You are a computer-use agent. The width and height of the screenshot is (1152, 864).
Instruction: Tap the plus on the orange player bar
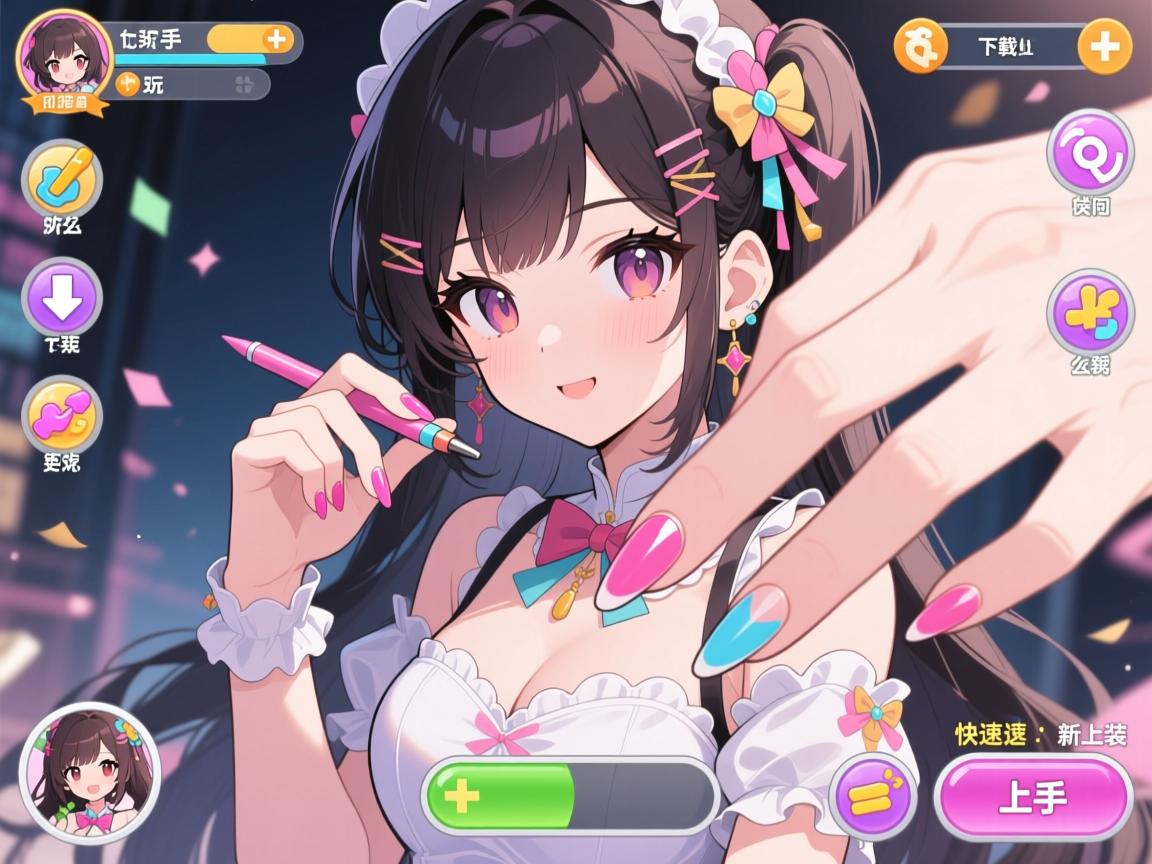276,40
